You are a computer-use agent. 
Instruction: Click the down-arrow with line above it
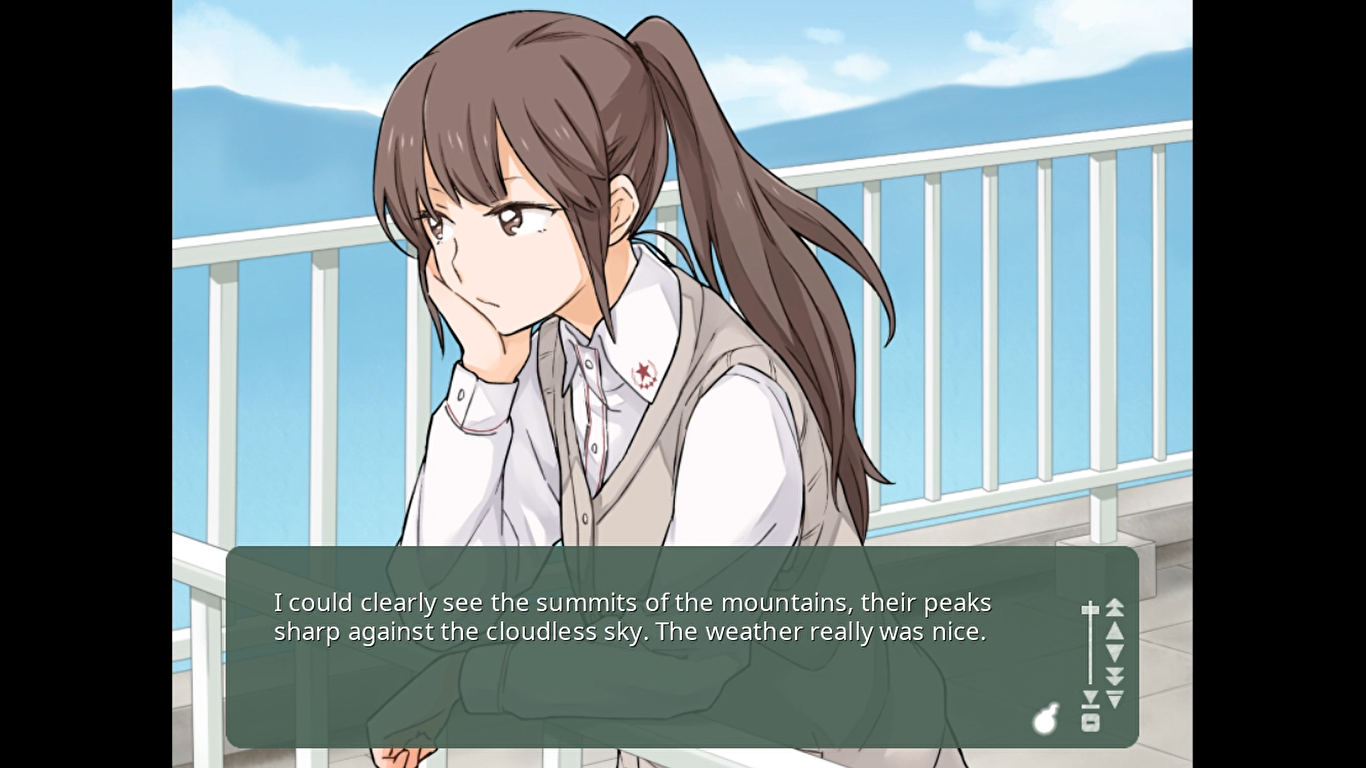(x=1115, y=698)
